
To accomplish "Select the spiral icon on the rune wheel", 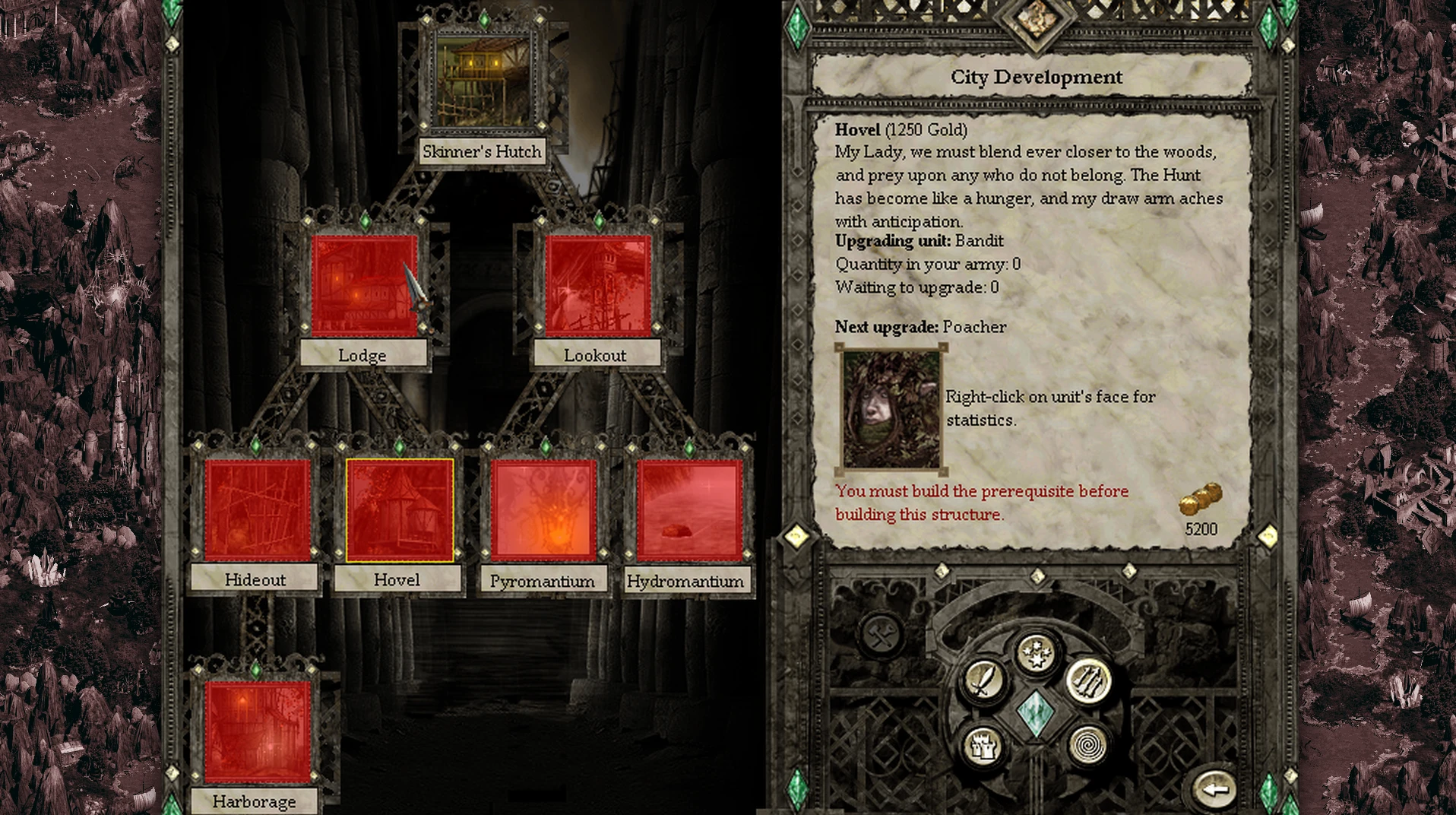I will click(1089, 746).
